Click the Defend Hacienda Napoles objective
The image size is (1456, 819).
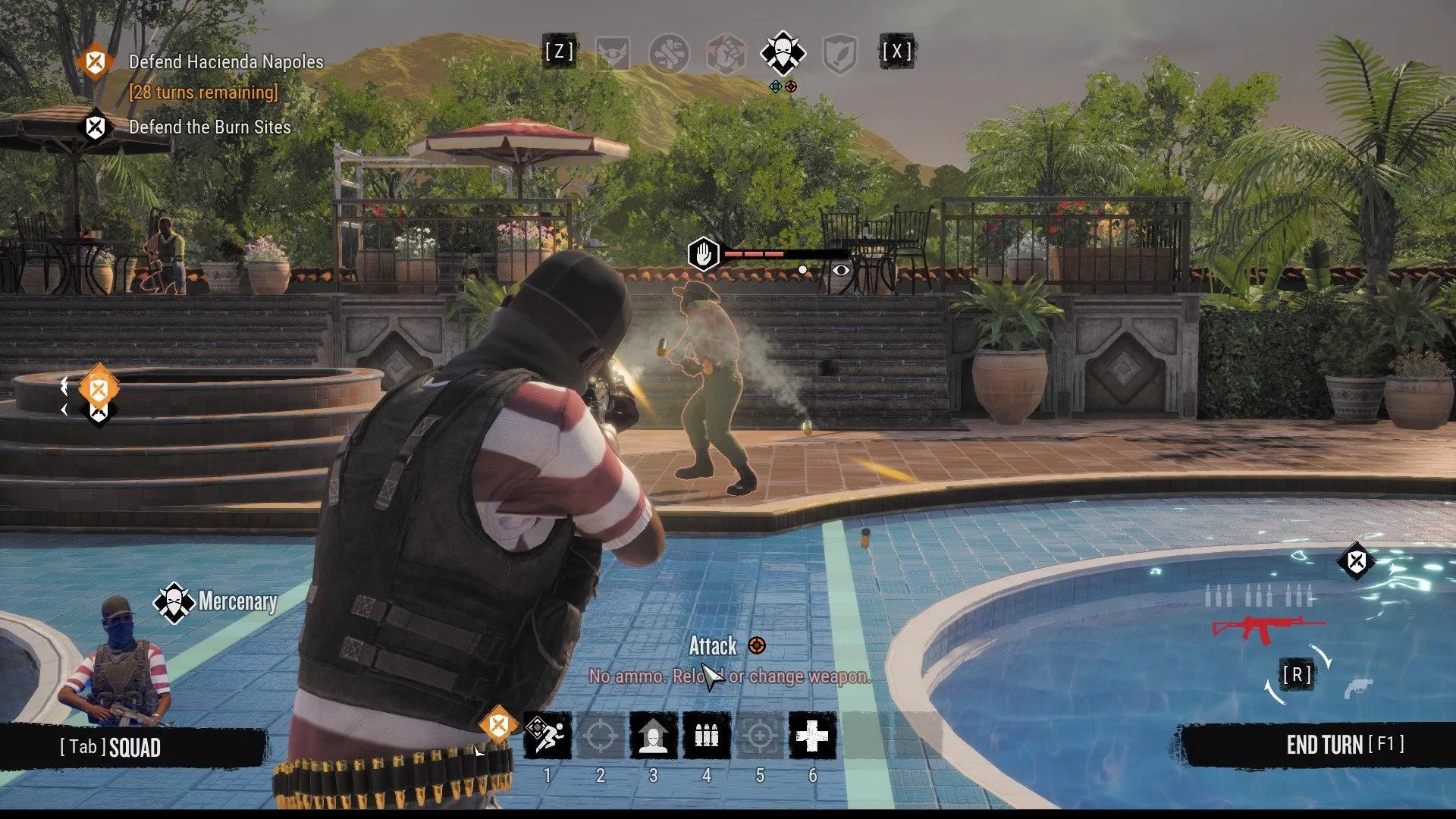(226, 62)
